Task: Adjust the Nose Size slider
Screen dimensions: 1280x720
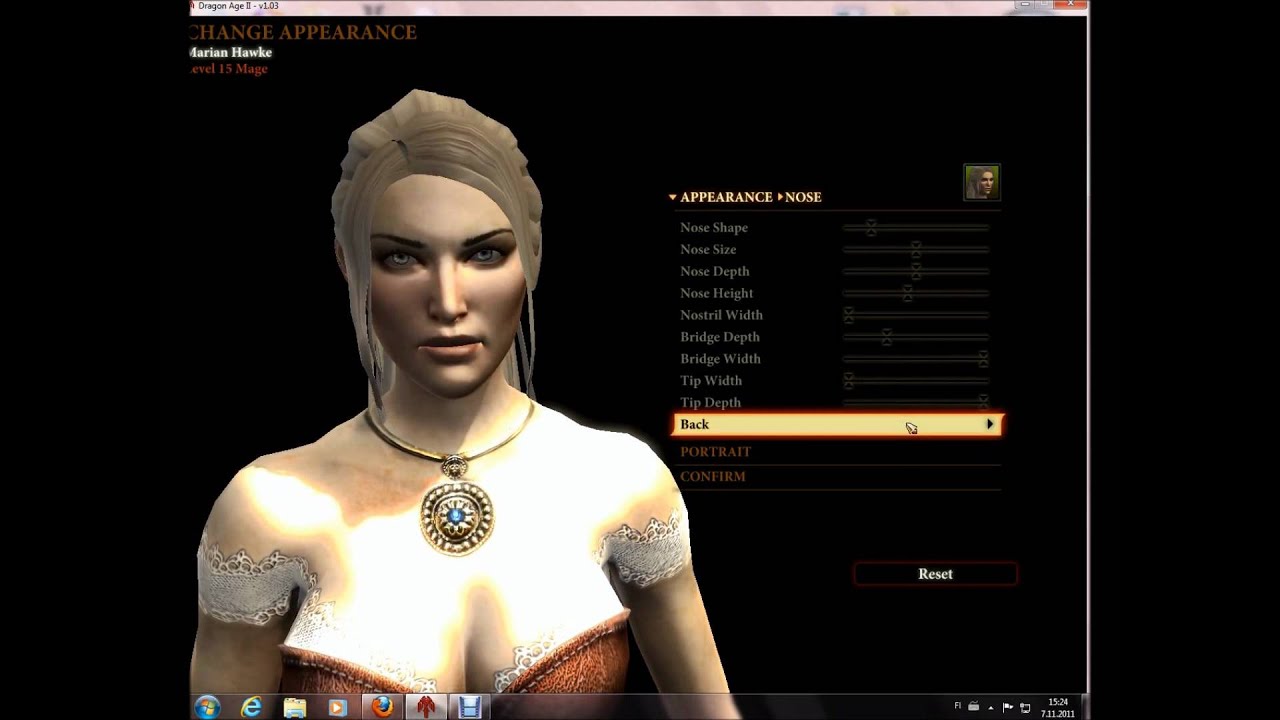Action: coord(915,250)
